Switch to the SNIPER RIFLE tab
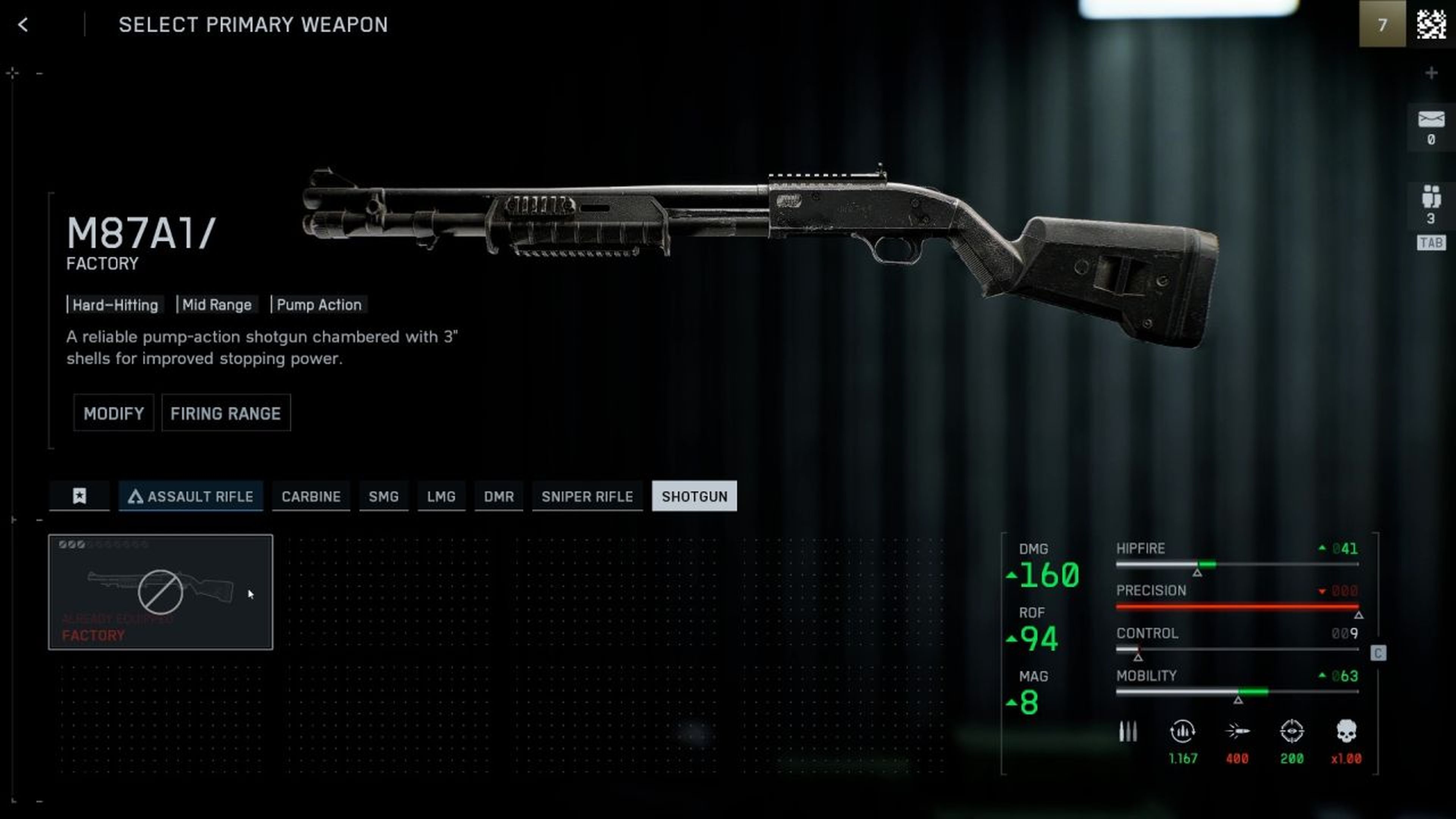The image size is (1456, 819). coord(587,496)
